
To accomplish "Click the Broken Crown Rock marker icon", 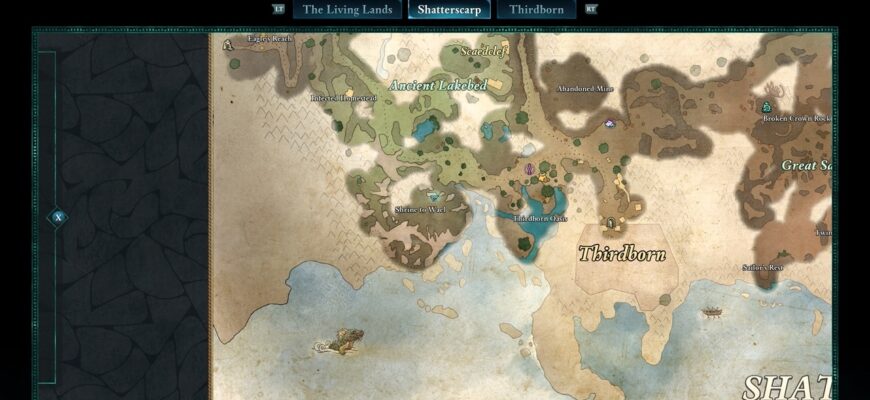I will (767, 106).
